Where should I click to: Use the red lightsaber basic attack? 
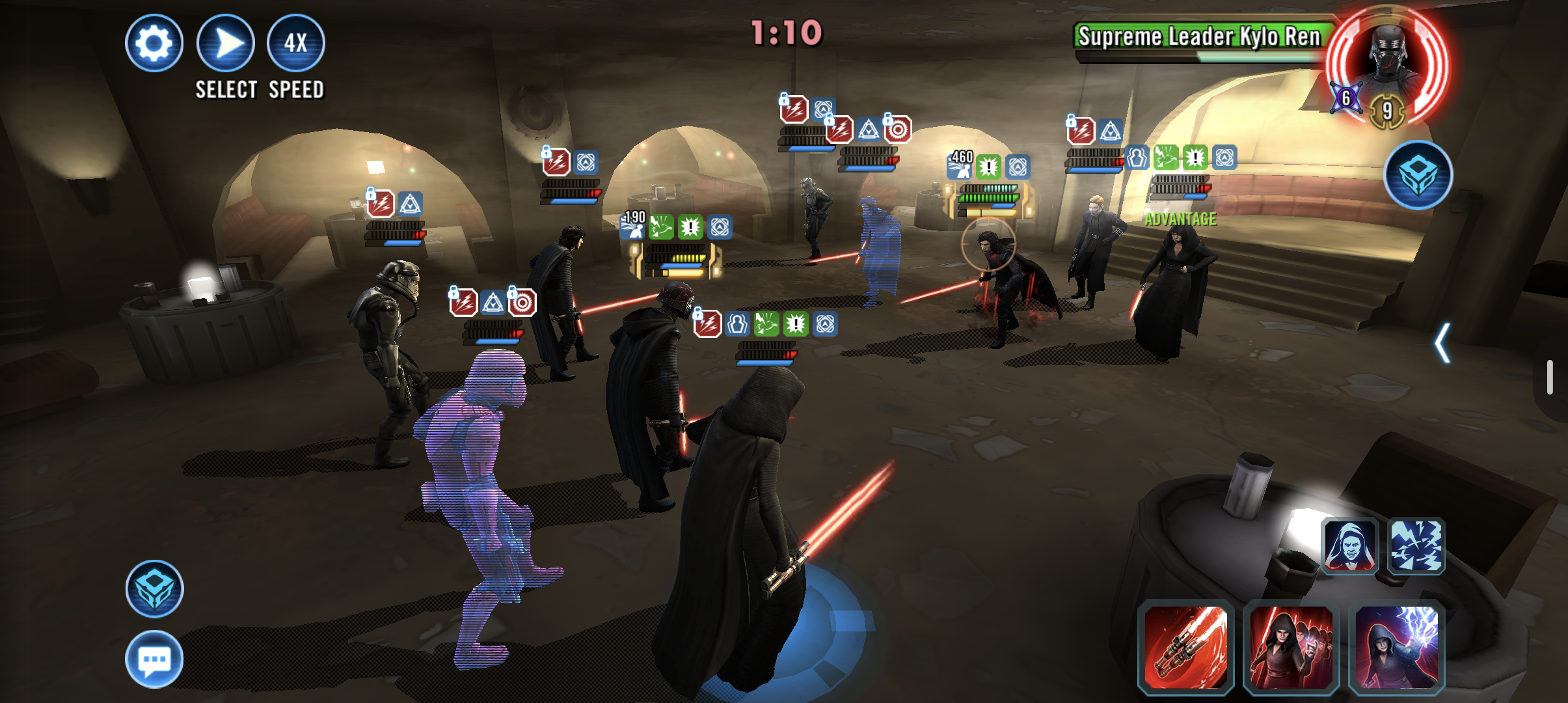click(1185, 647)
